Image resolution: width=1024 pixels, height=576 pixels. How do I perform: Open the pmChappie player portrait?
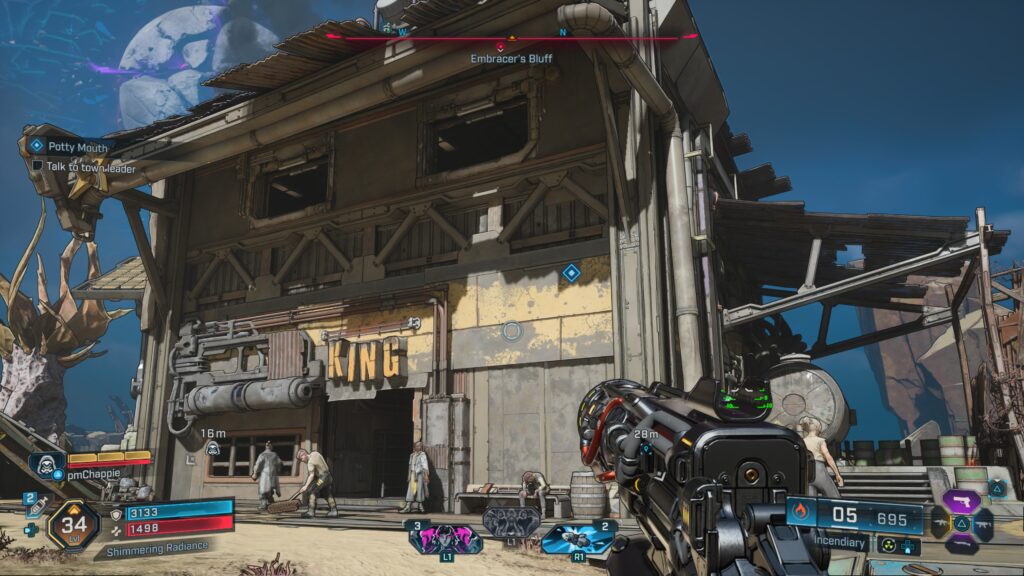click(47, 465)
